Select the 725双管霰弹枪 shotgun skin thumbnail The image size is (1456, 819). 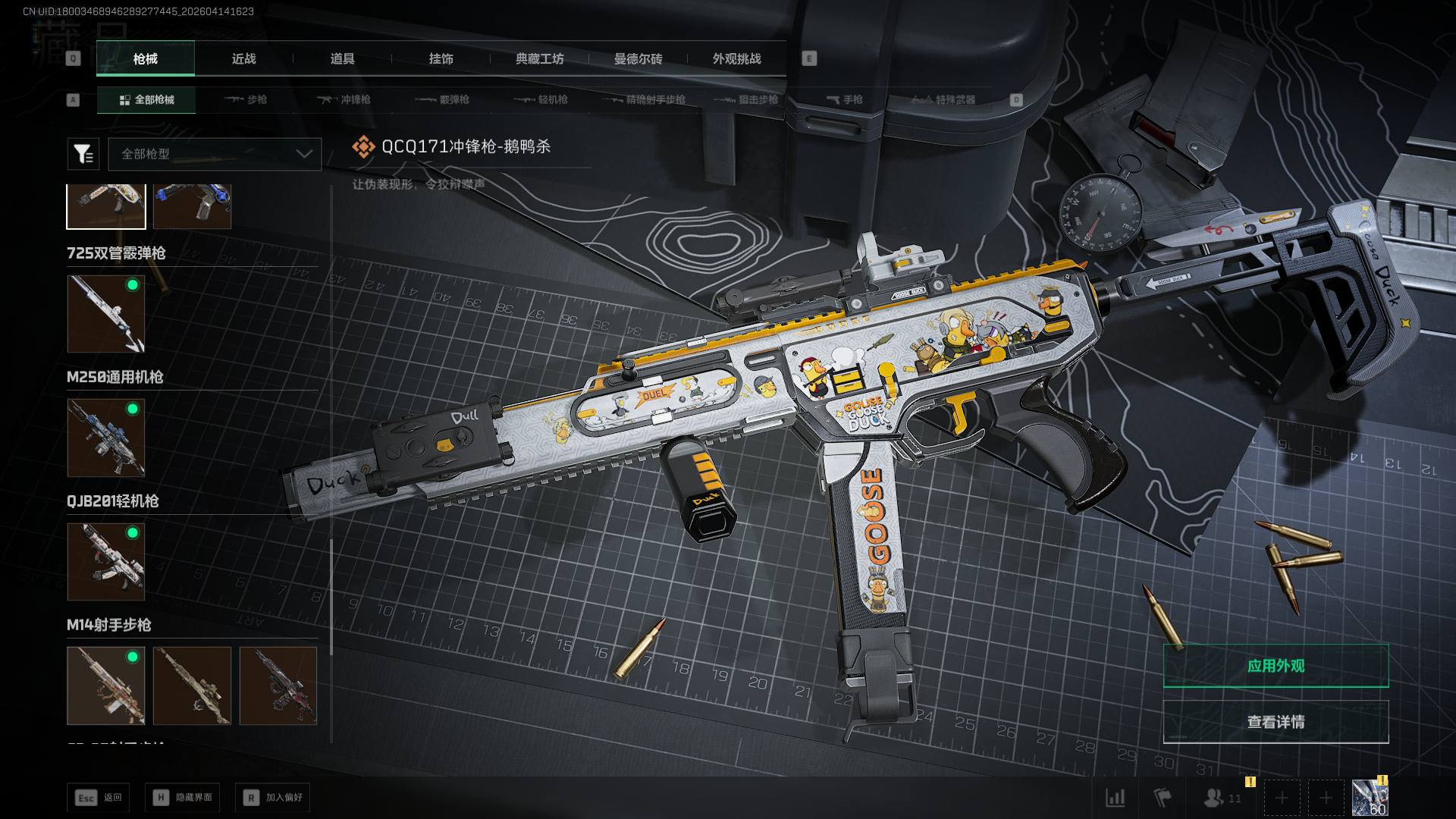pyautogui.click(x=106, y=314)
